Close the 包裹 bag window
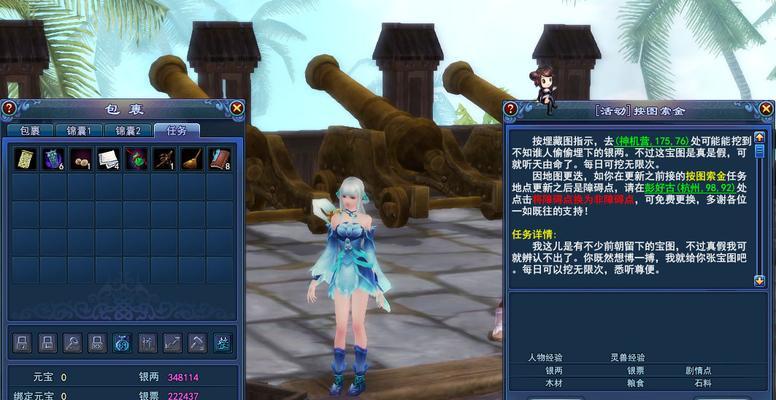This screenshot has width=776, height=400. tap(236, 108)
